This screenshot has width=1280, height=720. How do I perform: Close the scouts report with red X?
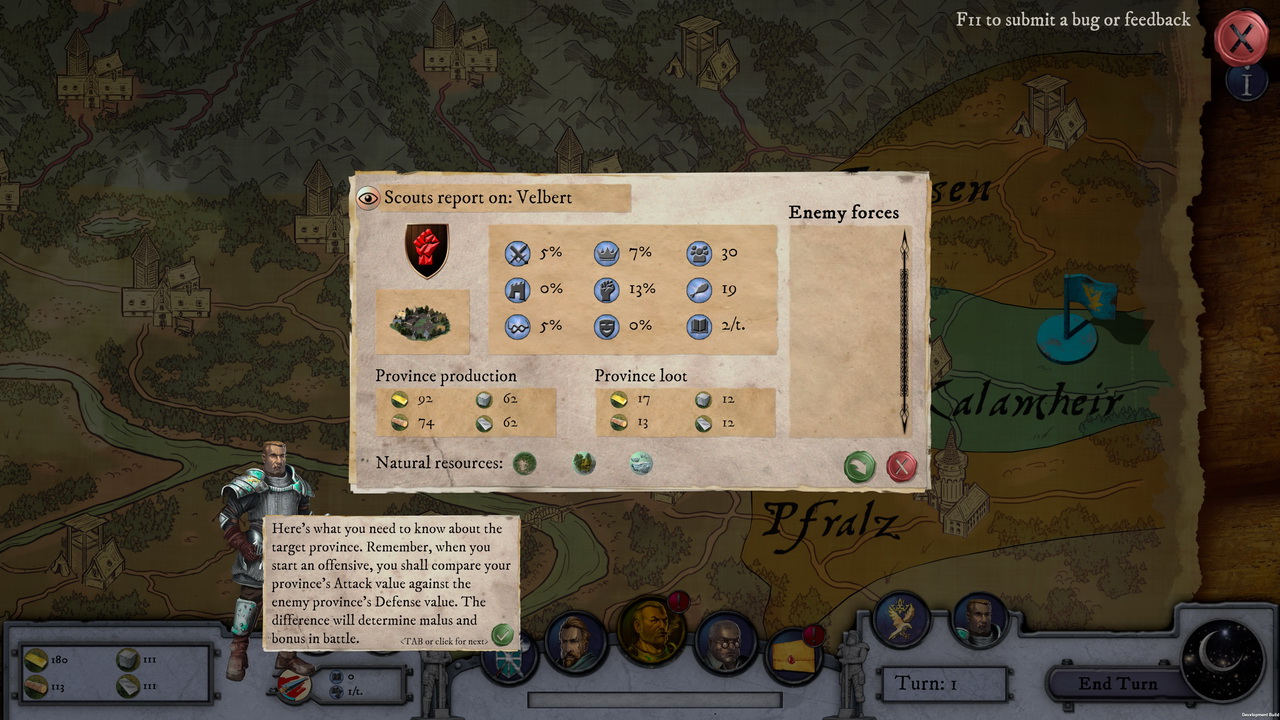click(902, 466)
